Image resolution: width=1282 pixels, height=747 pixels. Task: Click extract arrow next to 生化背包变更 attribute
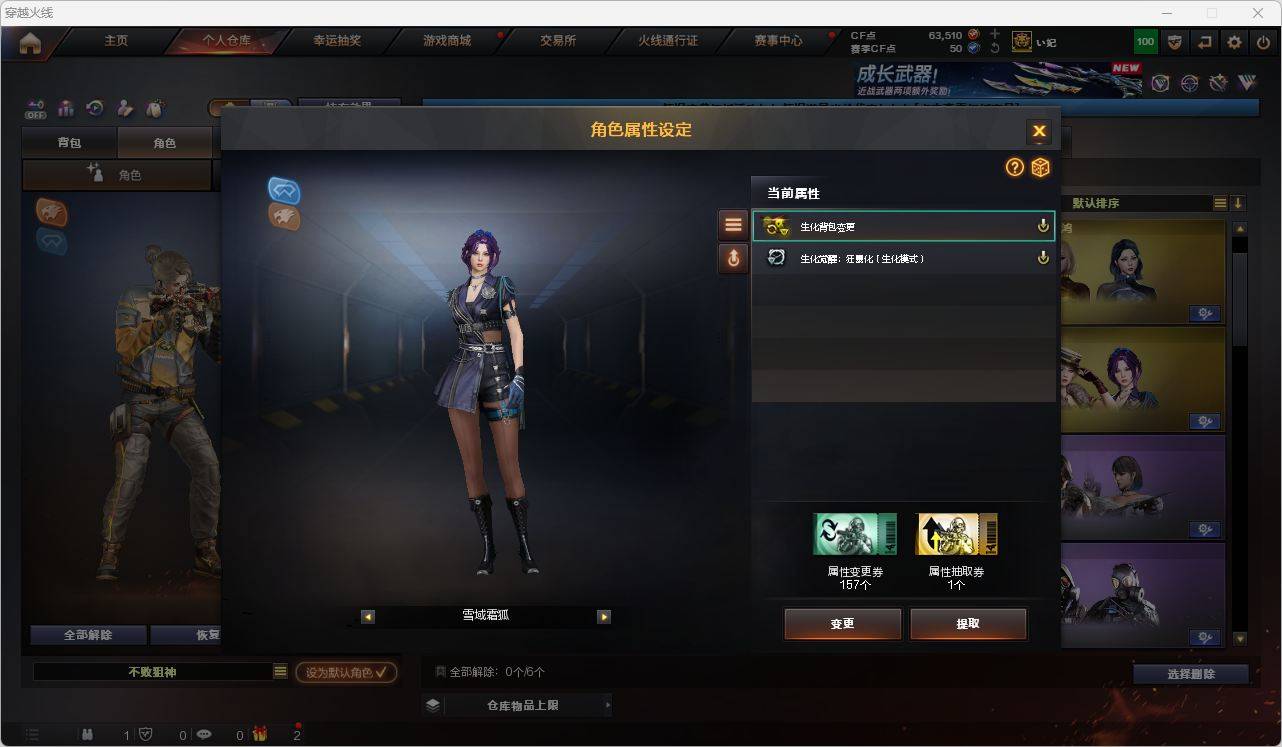click(x=1043, y=226)
